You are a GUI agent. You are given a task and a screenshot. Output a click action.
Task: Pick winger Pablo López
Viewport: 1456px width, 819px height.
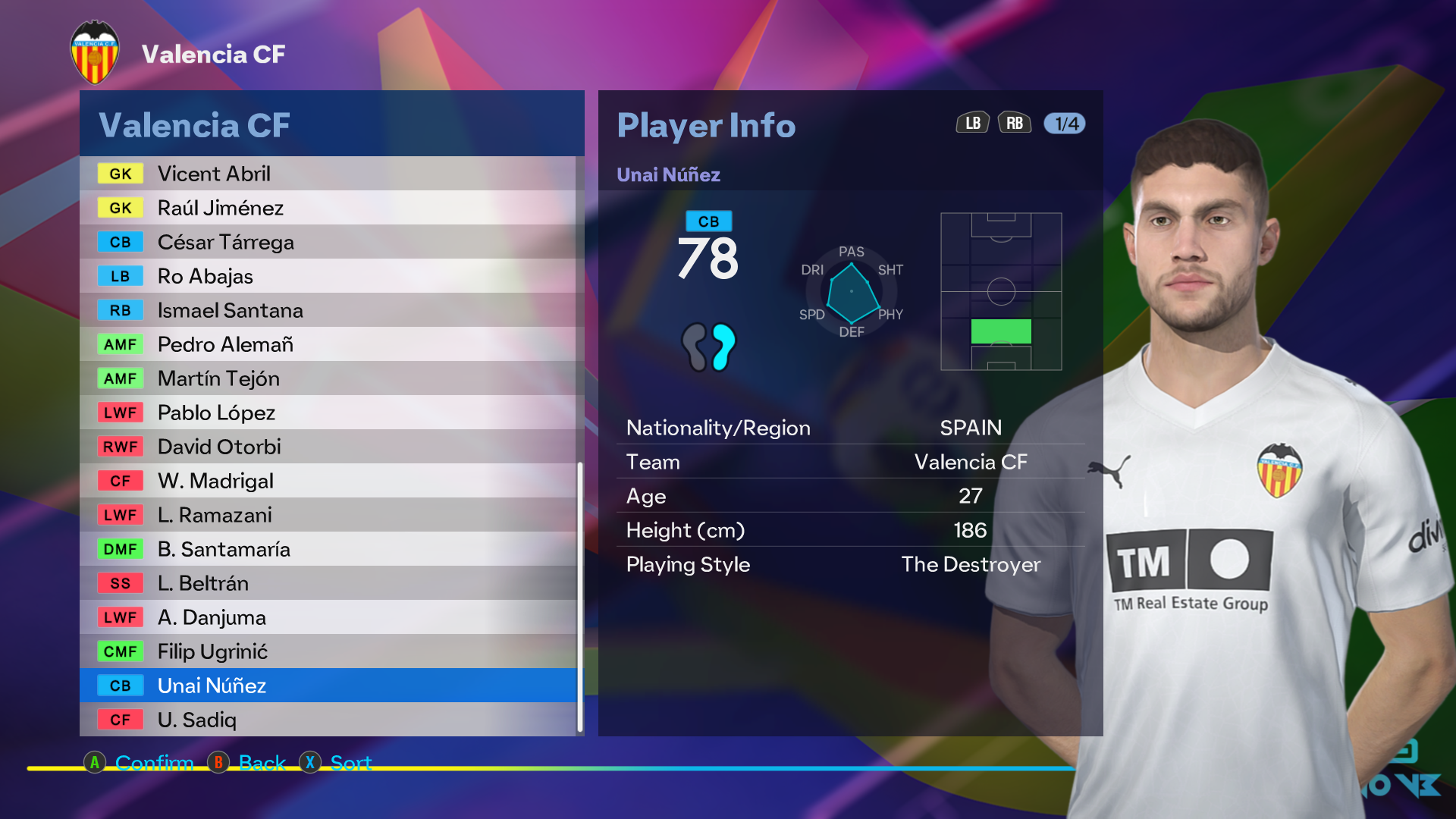(328, 413)
